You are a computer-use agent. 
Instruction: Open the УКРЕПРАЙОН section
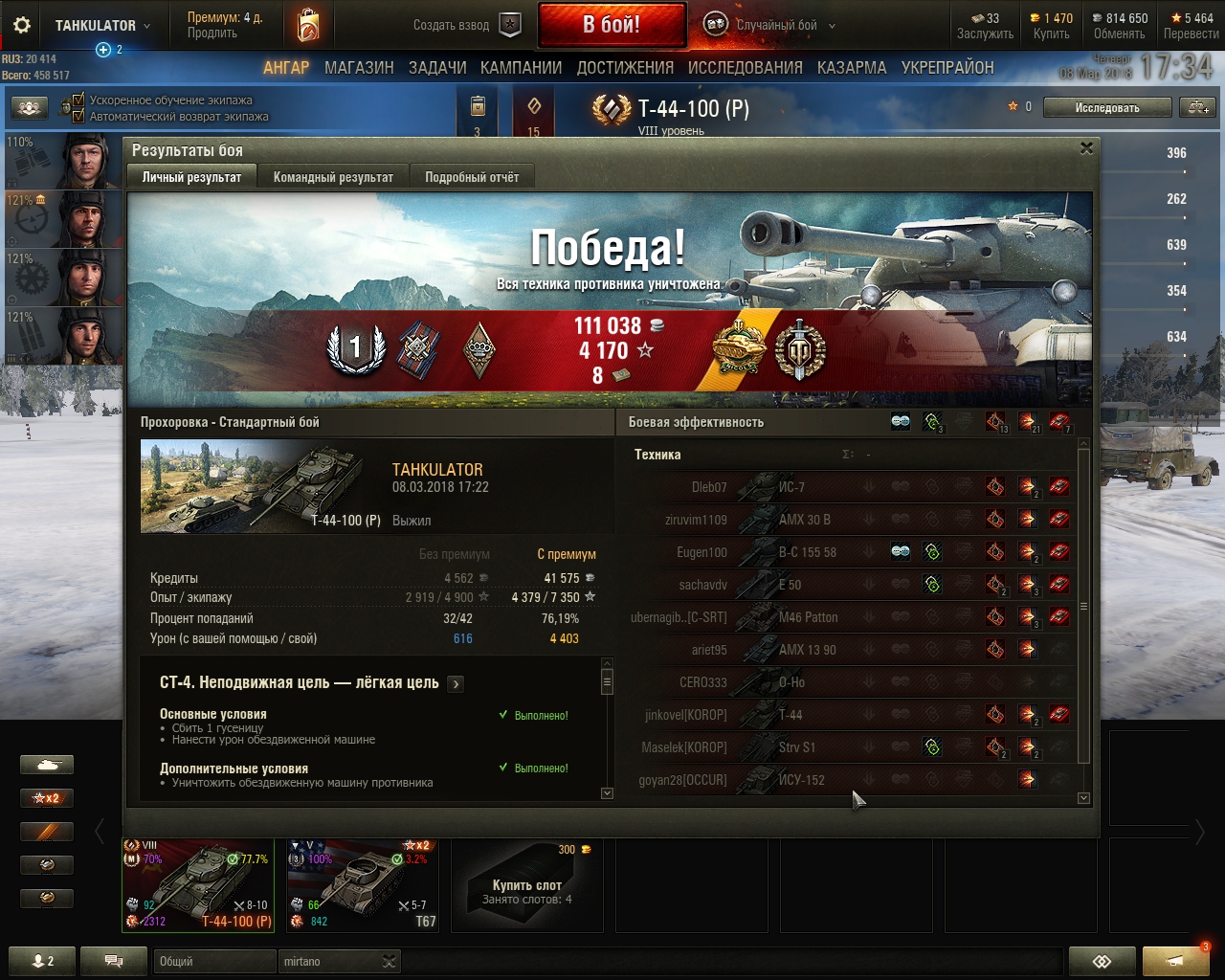click(947, 68)
